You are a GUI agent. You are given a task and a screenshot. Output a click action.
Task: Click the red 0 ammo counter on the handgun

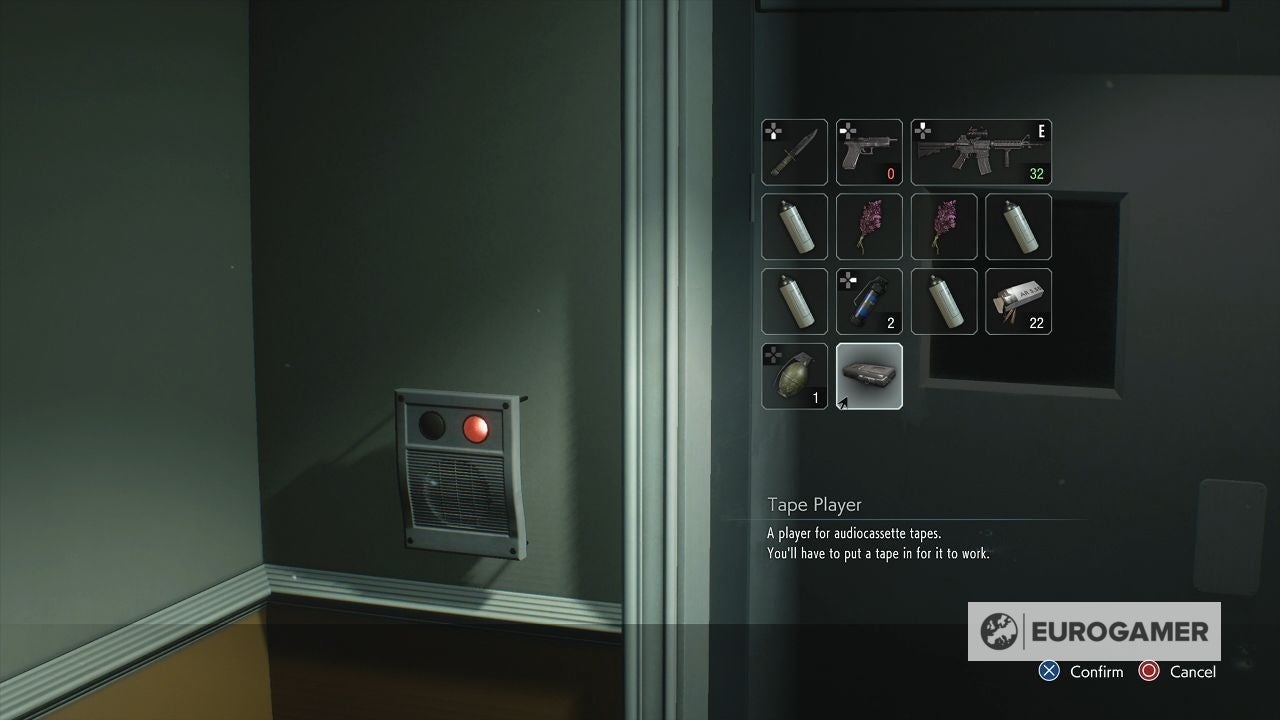click(x=892, y=173)
